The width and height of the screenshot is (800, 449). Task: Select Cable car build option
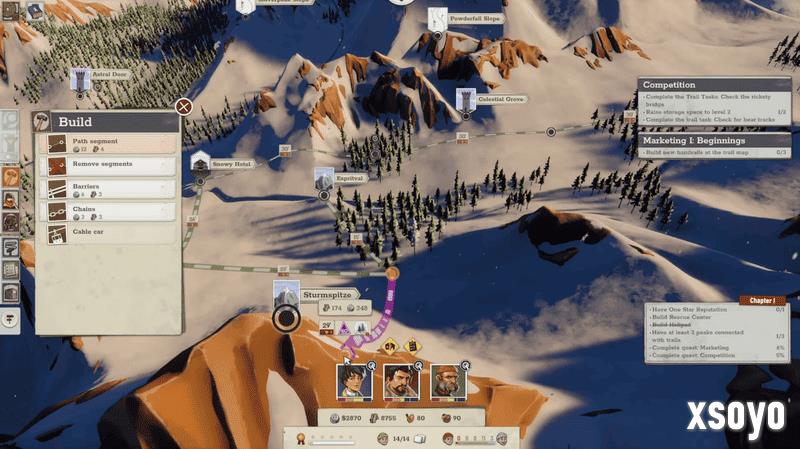[x=108, y=234]
